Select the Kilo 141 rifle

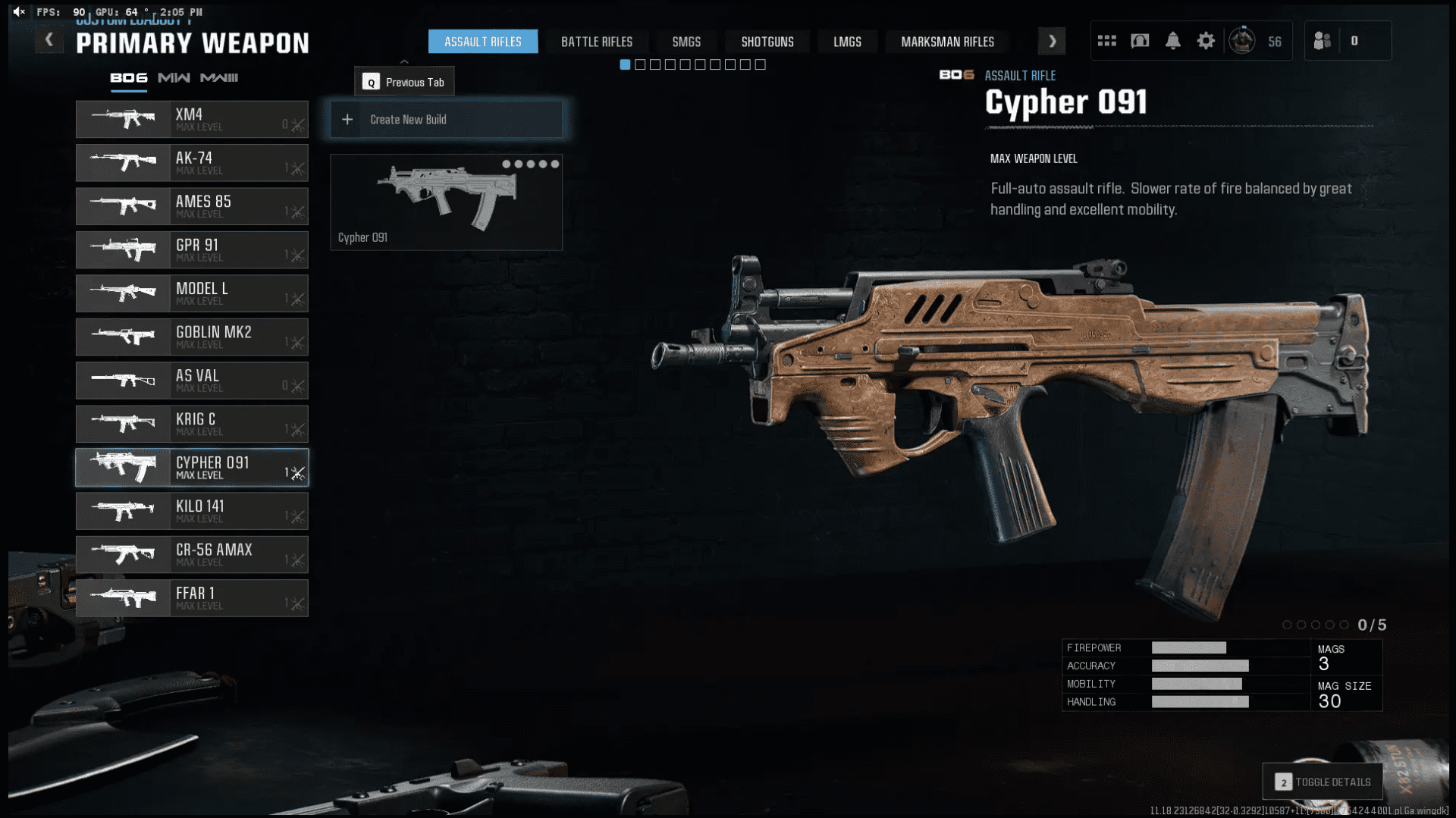192,511
